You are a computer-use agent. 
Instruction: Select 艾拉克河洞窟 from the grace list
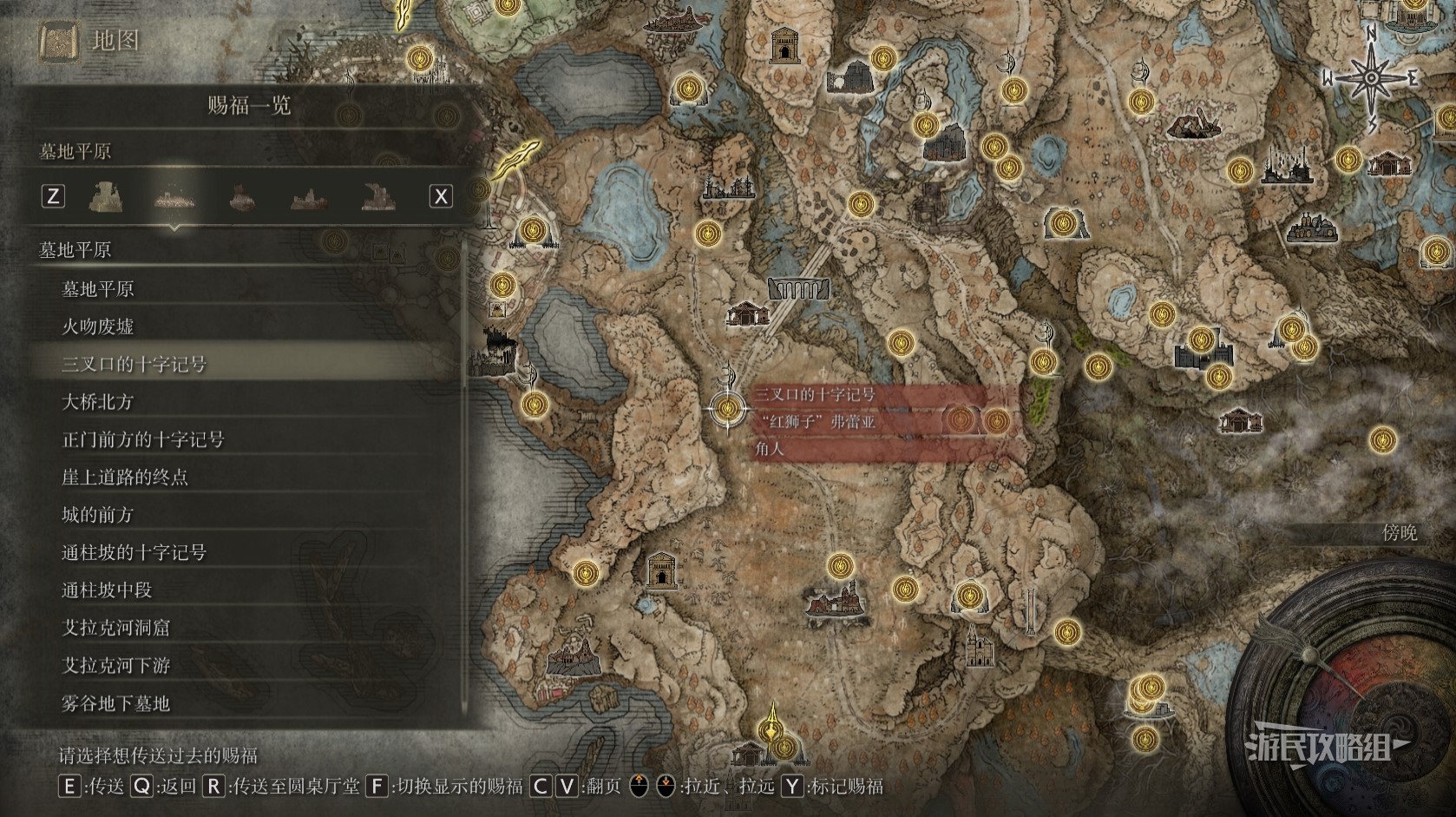tap(116, 628)
